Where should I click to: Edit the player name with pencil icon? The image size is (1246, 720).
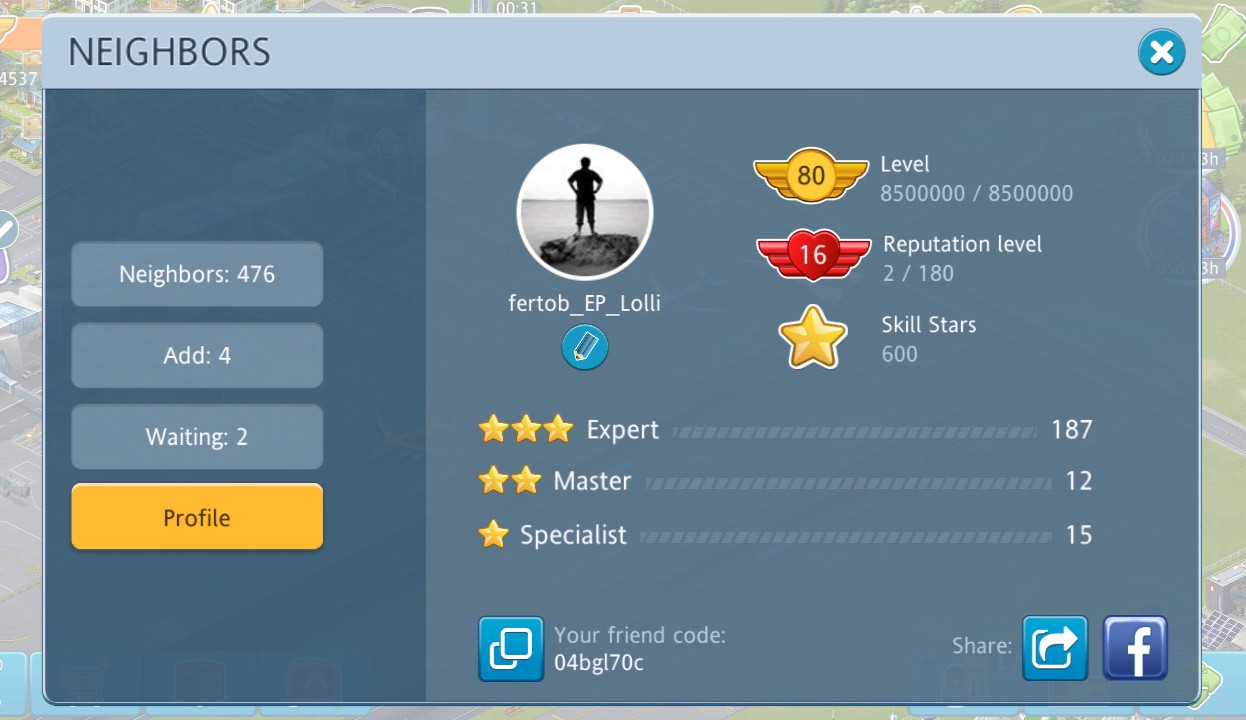(585, 347)
